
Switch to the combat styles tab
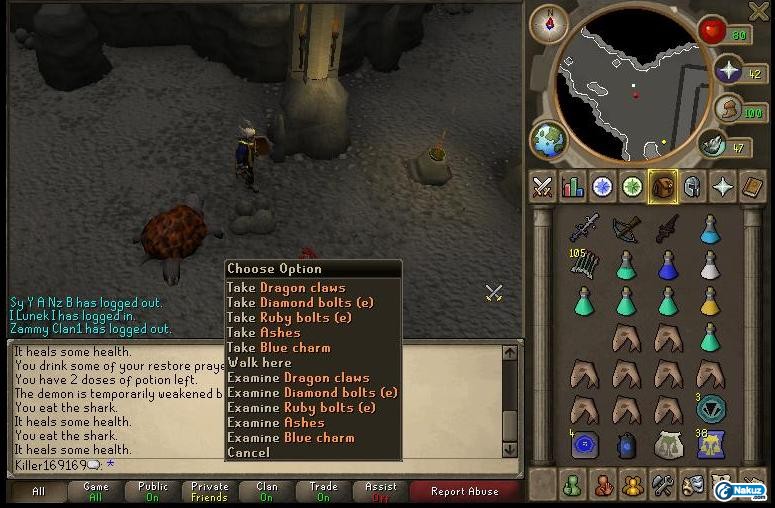tap(543, 186)
